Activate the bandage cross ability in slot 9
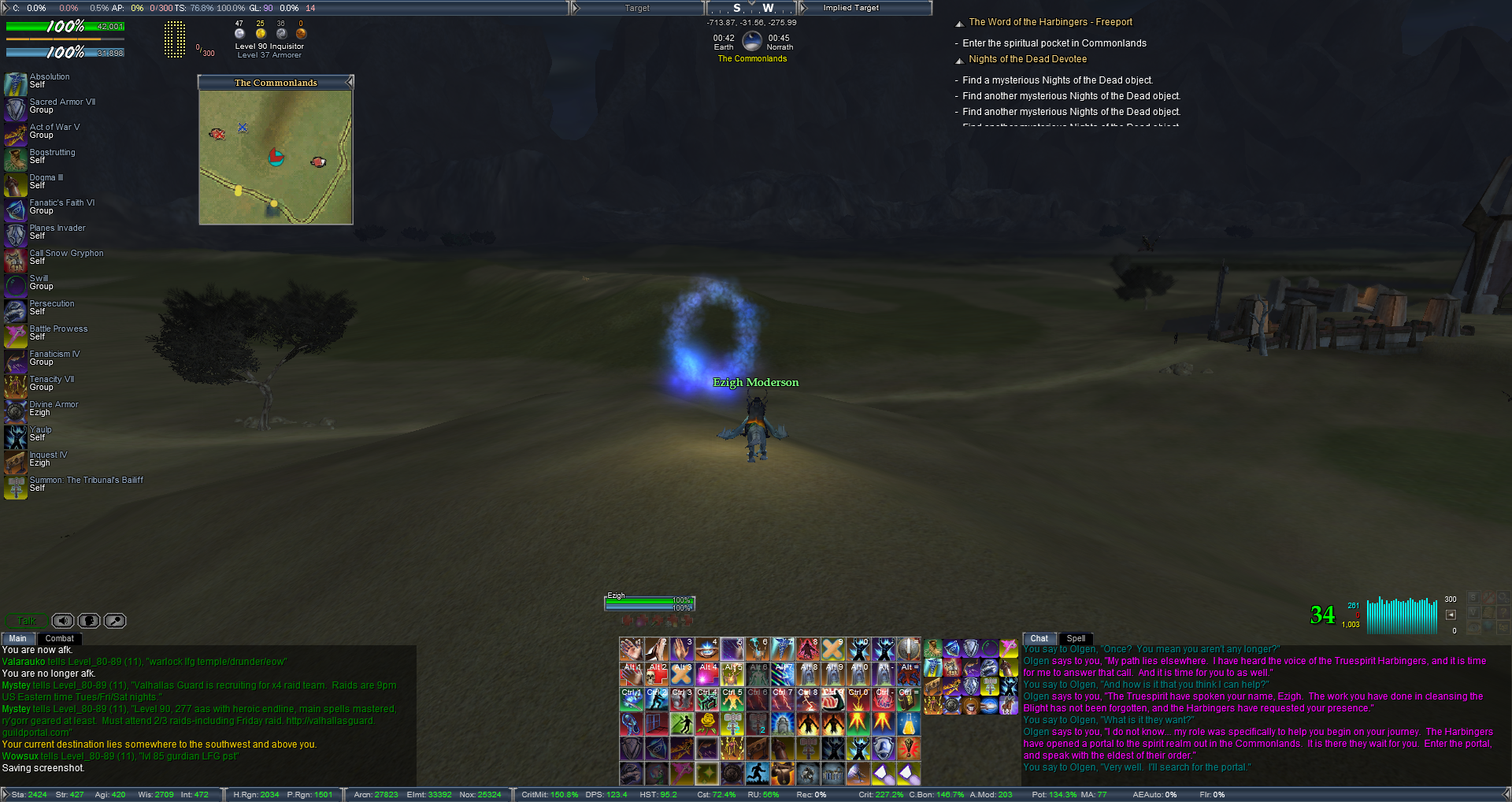 pyautogui.click(x=832, y=649)
